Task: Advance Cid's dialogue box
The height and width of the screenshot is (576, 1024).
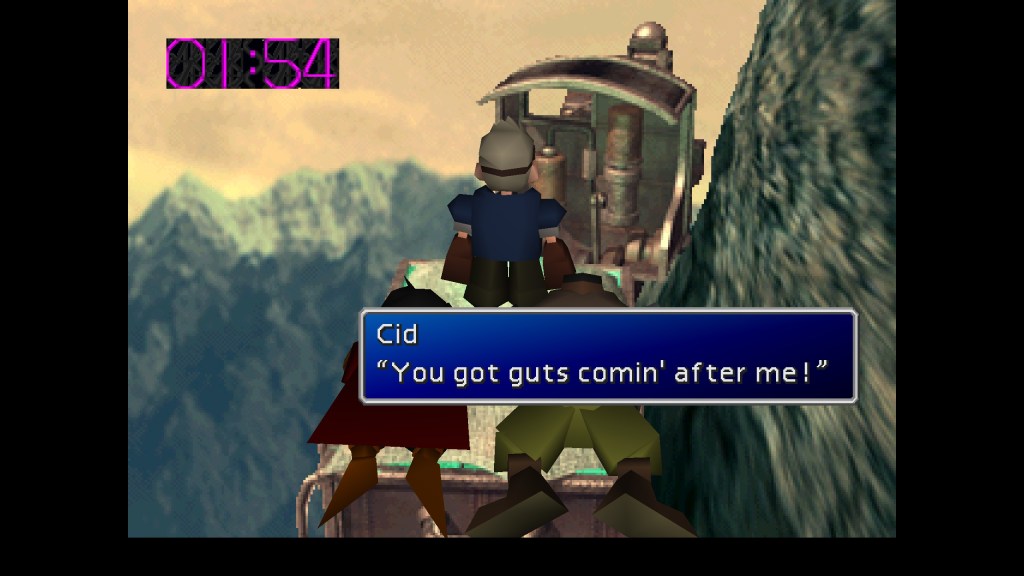Action: 608,357
